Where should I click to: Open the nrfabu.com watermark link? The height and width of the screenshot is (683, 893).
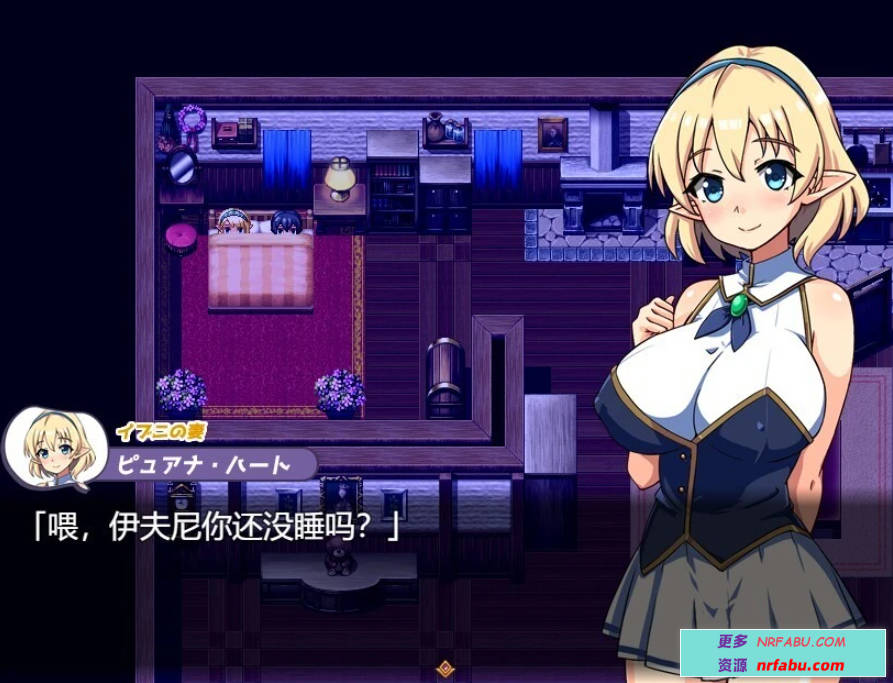pyautogui.click(x=799, y=665)
